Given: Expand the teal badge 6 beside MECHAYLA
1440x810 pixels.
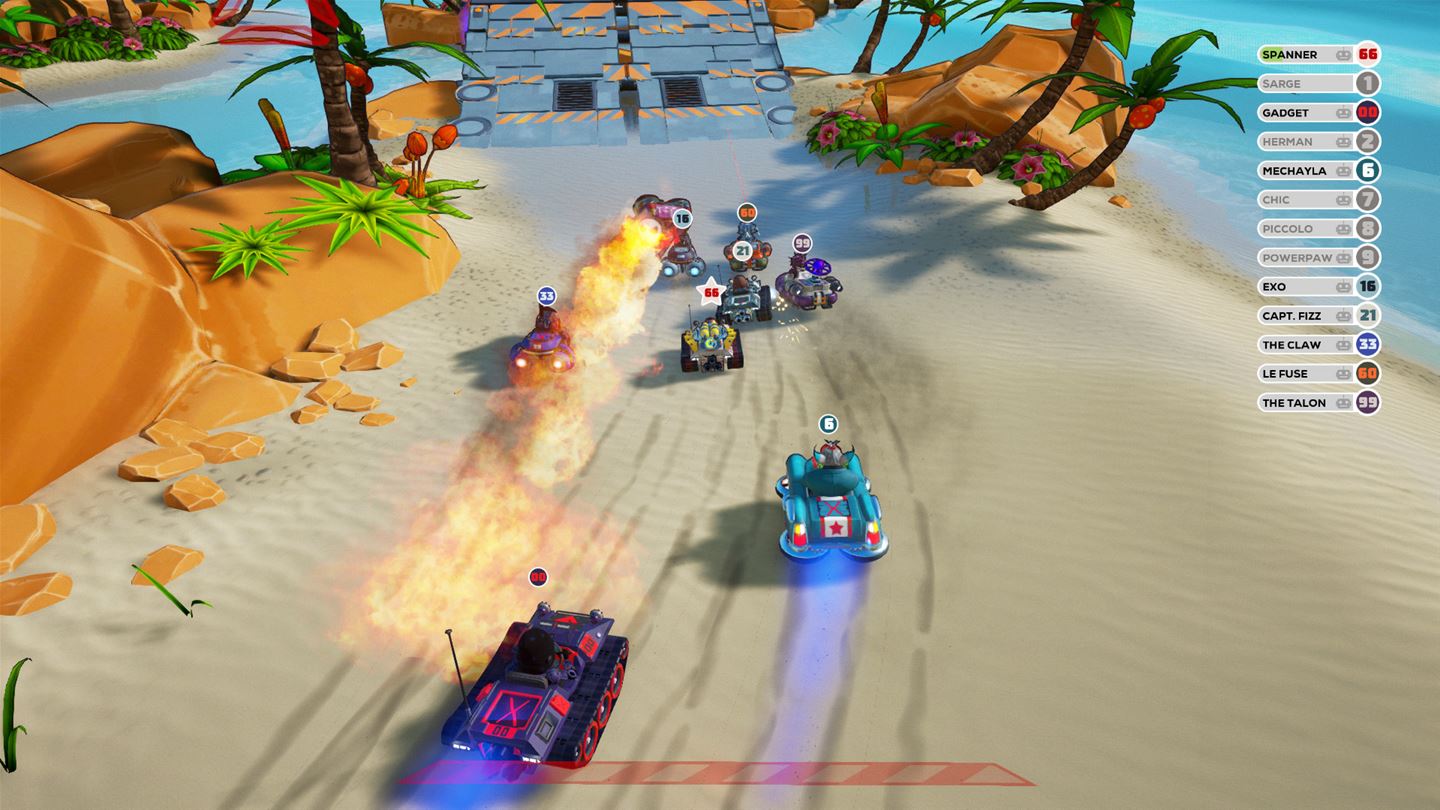Looking at the screenshot, I should pyautogui.click(x=1368, y=170).
